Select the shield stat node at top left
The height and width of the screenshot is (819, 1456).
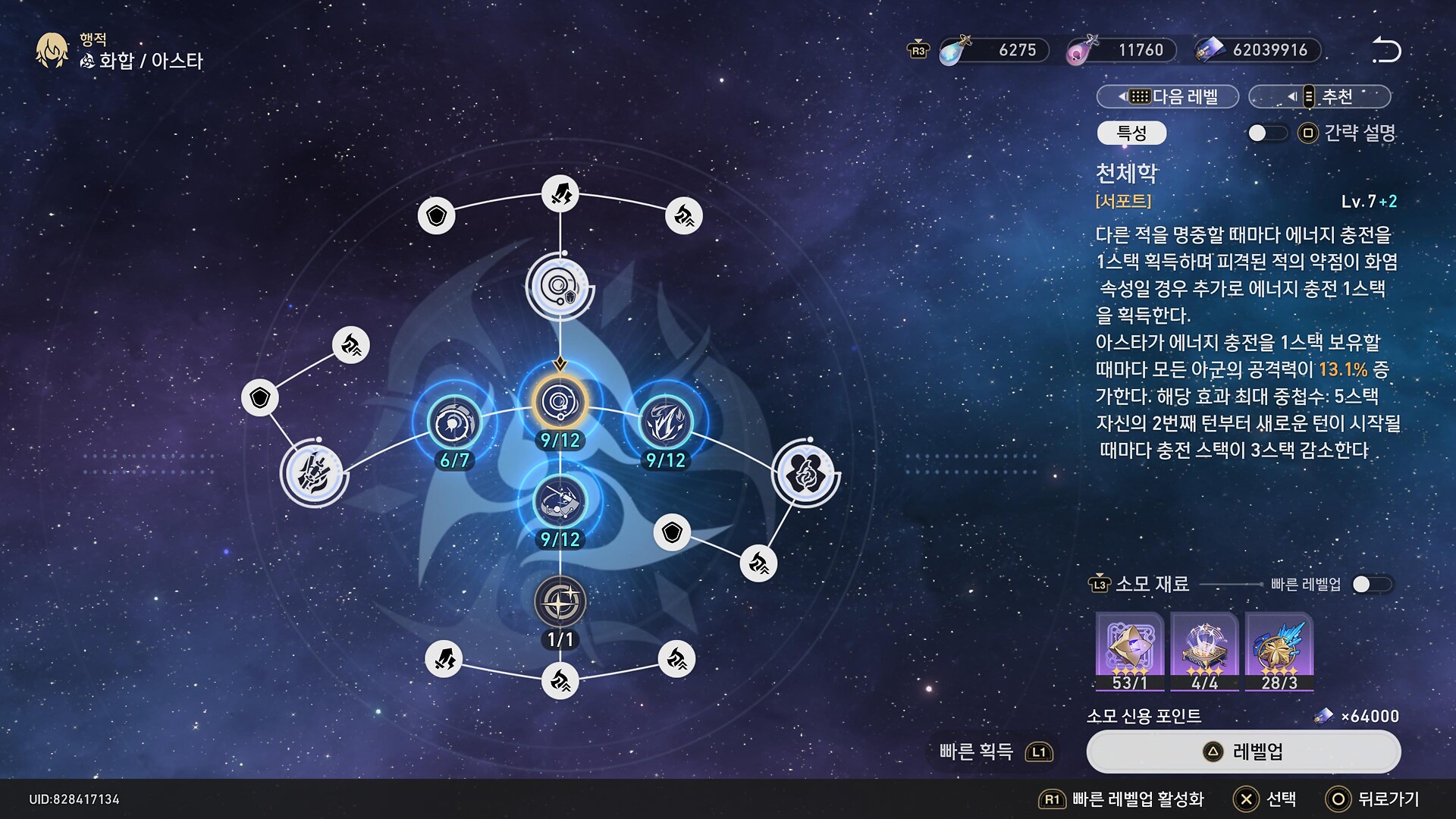(x=436, y=216)
